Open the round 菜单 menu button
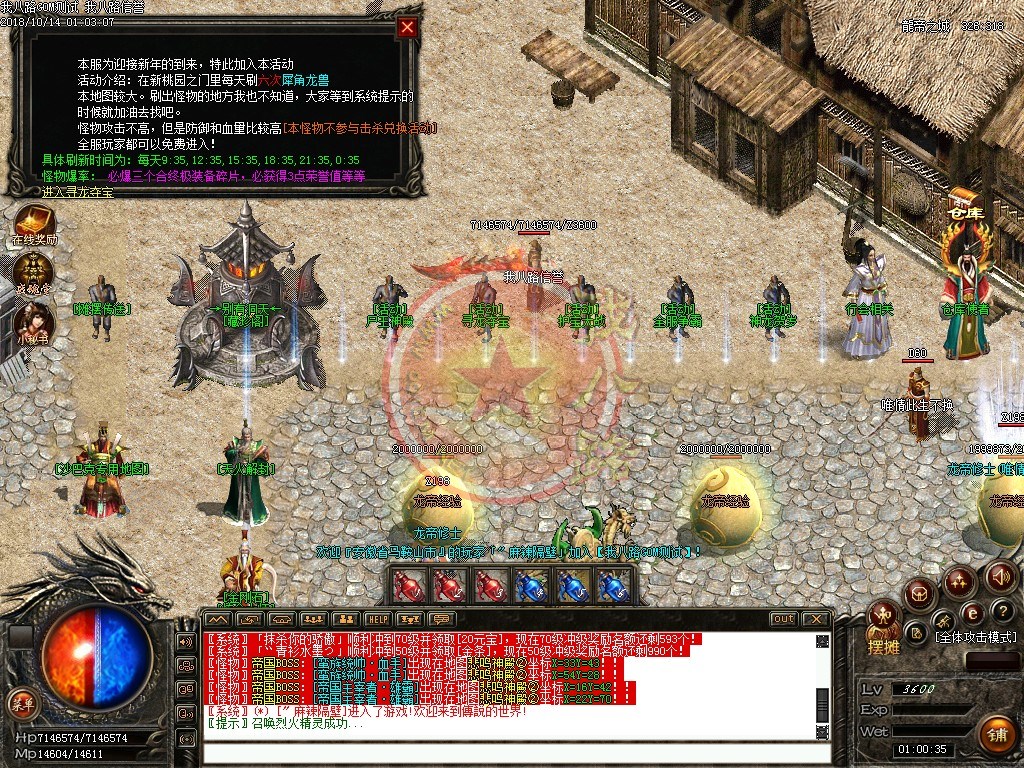The width and height of the screenshot is (1024, 768). pyautogui.click(x=22, y=702)
